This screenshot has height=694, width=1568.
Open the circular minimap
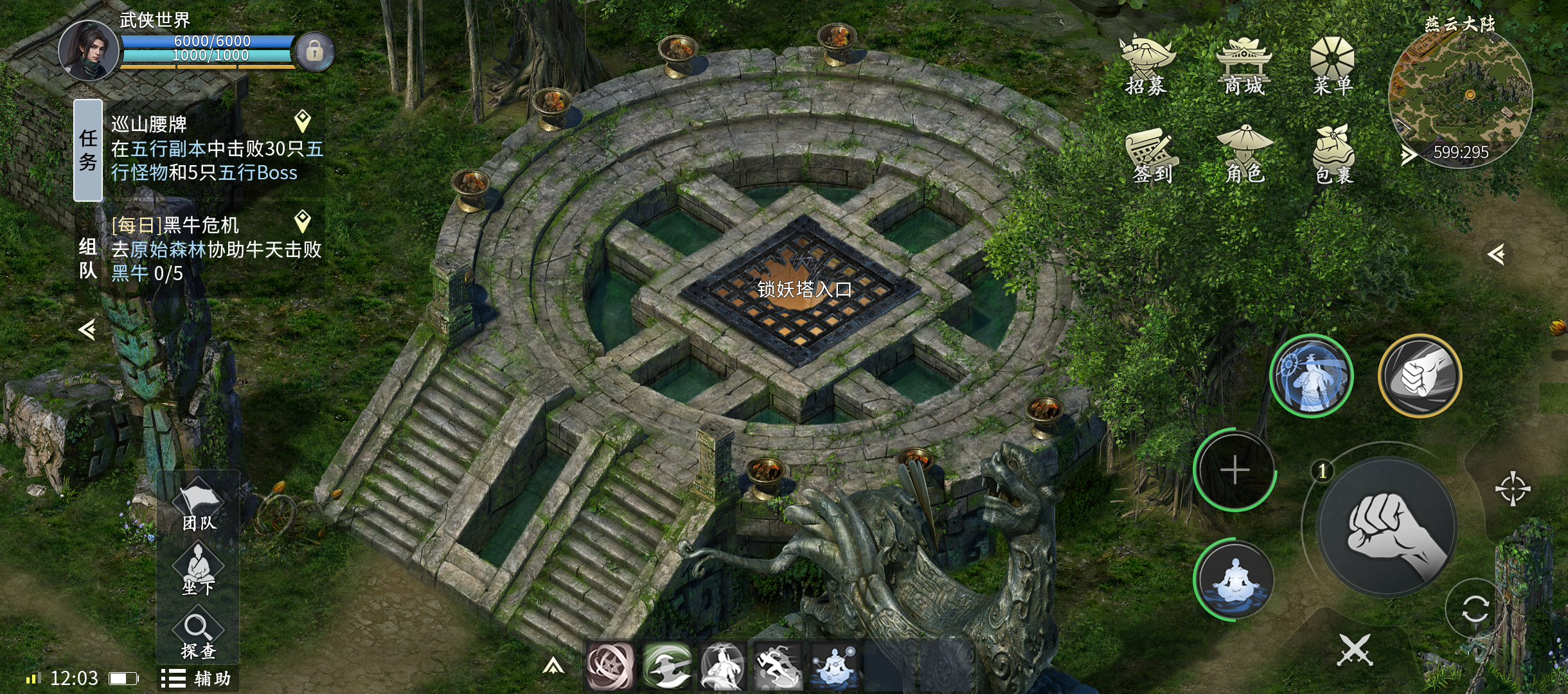[1460, 96]
